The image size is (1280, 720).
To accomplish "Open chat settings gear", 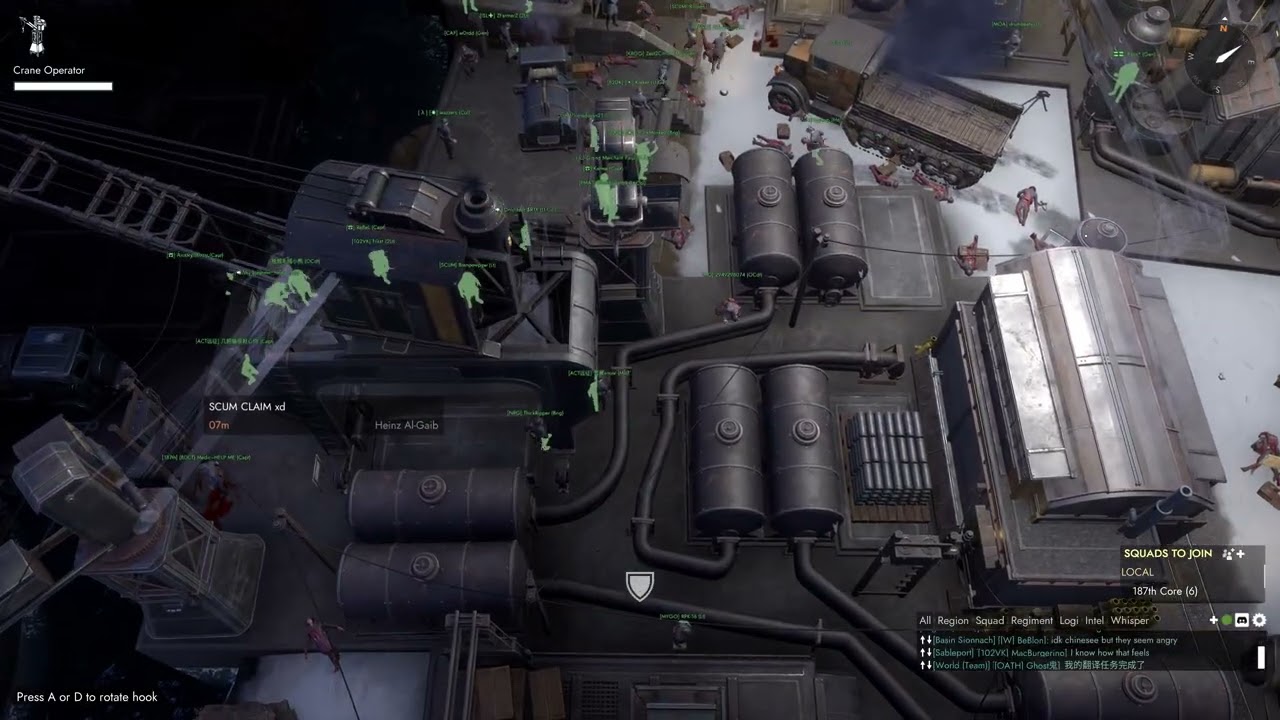I will pyautogui.click(x=1259, y=621).
